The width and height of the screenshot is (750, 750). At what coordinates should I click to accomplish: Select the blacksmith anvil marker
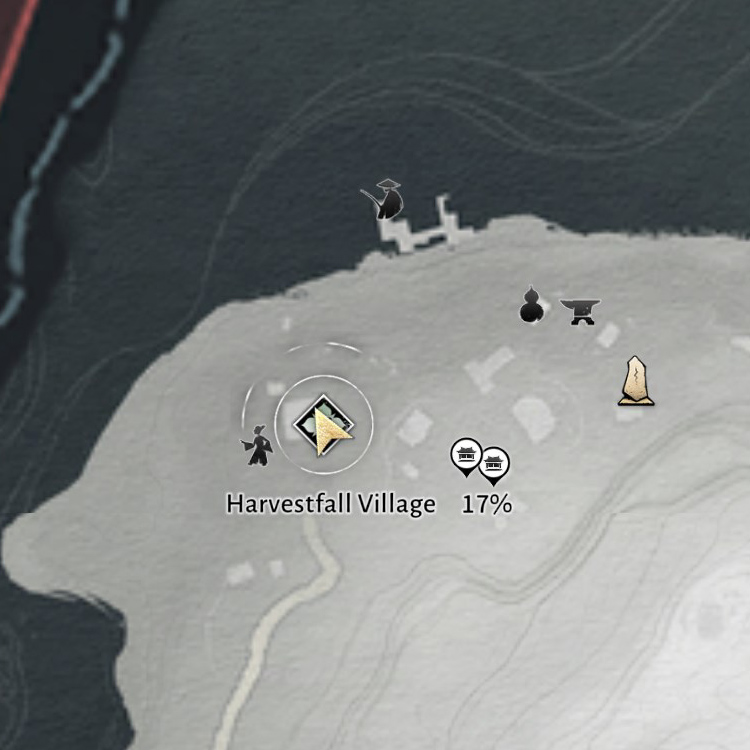[579, 312]
